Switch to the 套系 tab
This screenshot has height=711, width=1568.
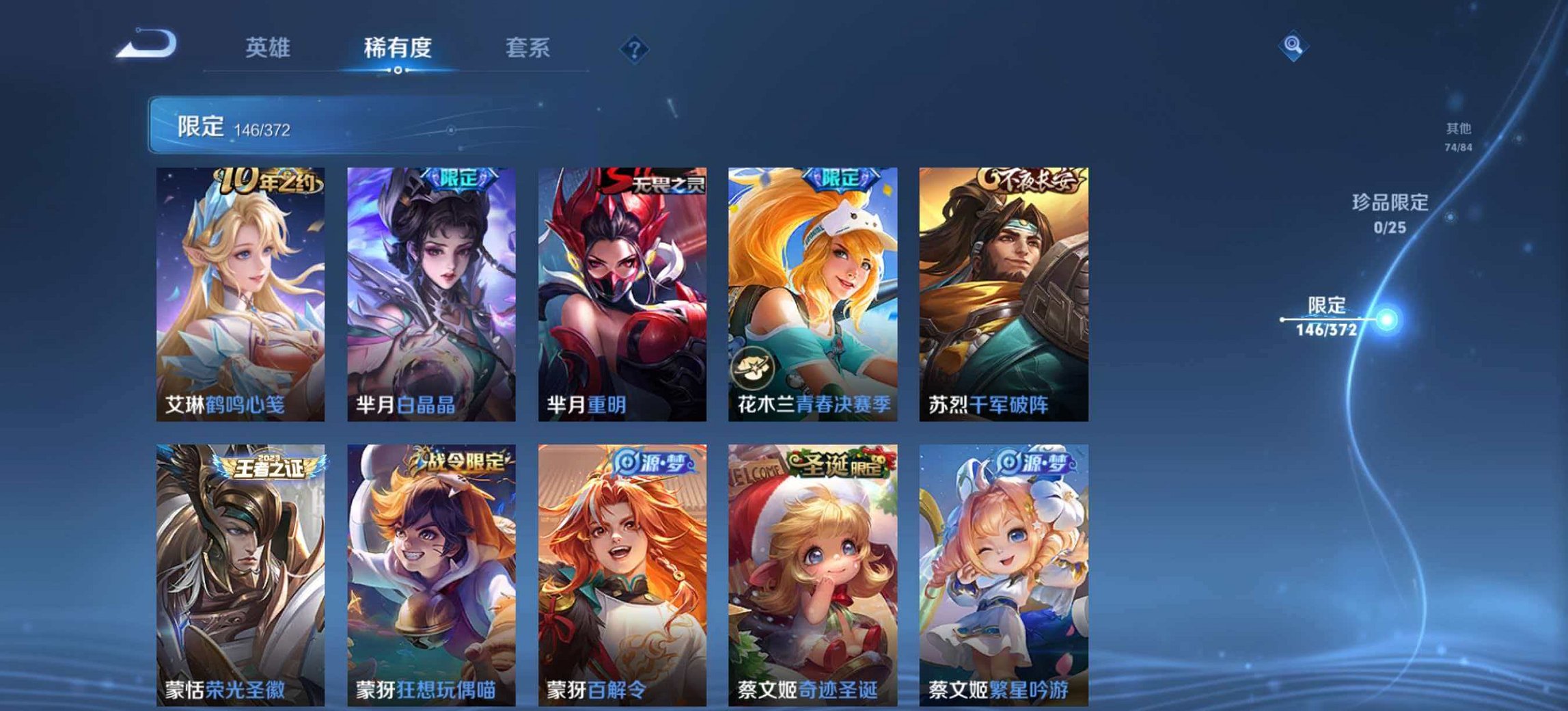[527, 49]
